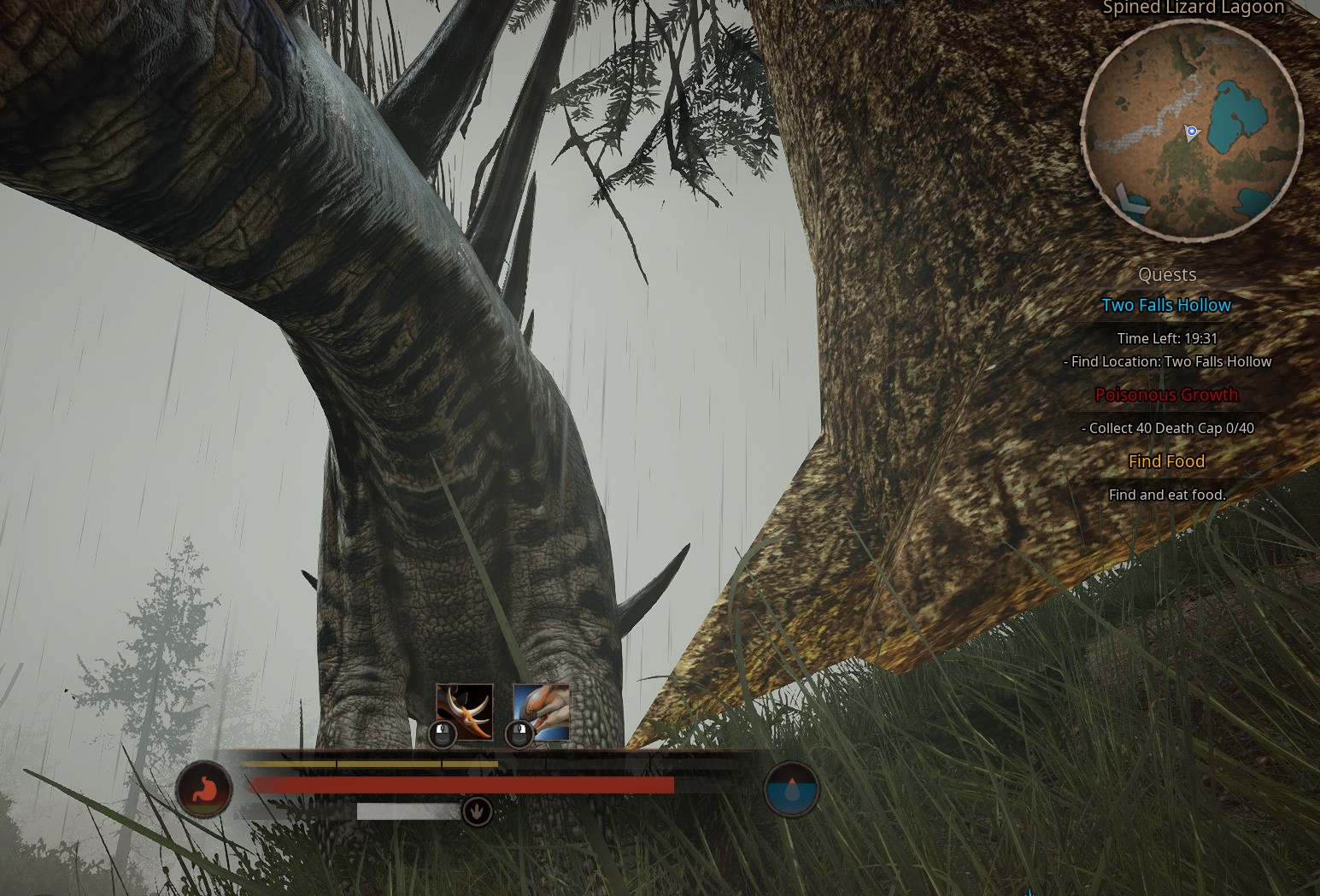
Task: Select the horn attack ability icon
Action: (x=464, y=712)
